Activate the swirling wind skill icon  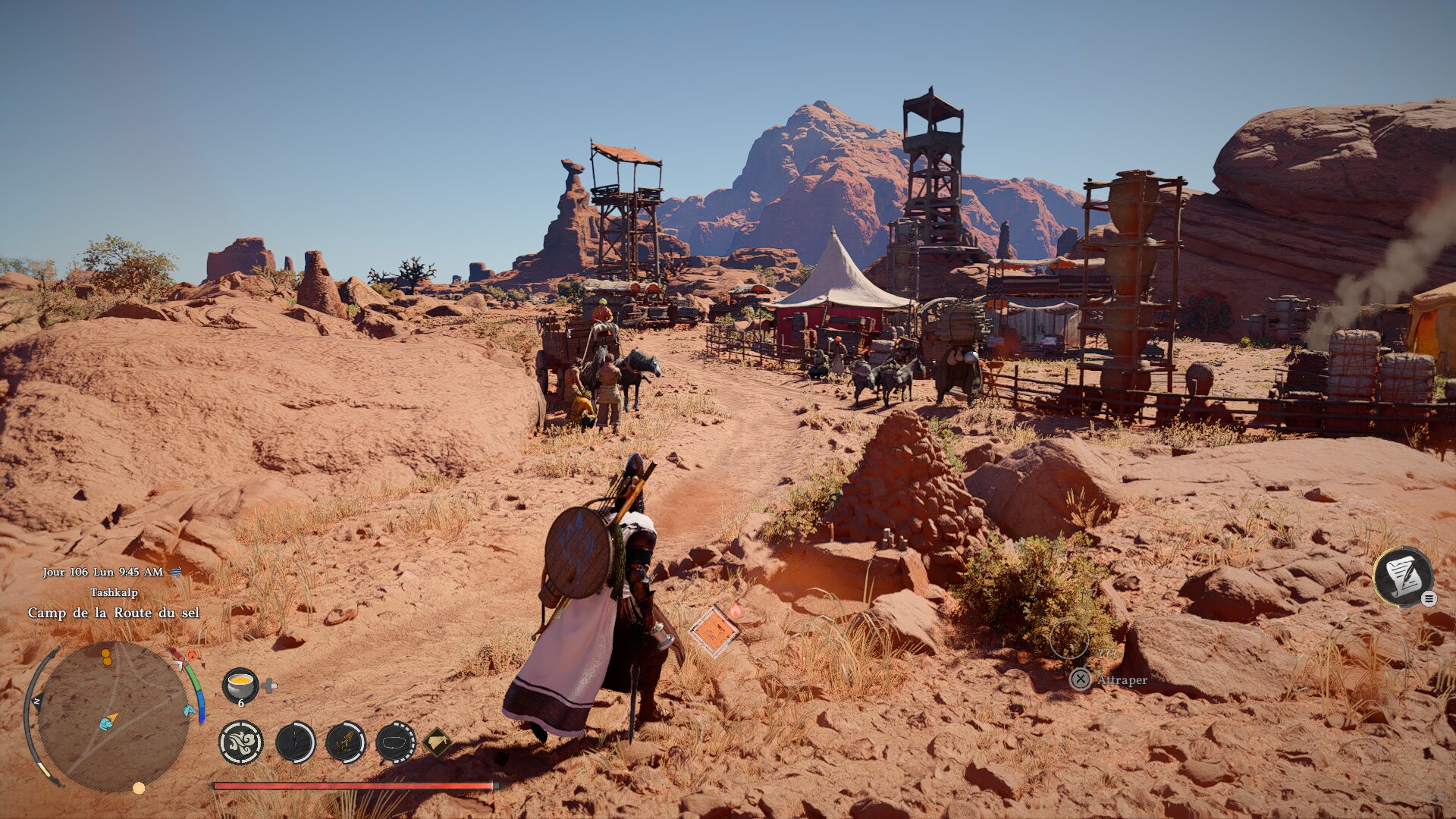[x=241, y=742]
